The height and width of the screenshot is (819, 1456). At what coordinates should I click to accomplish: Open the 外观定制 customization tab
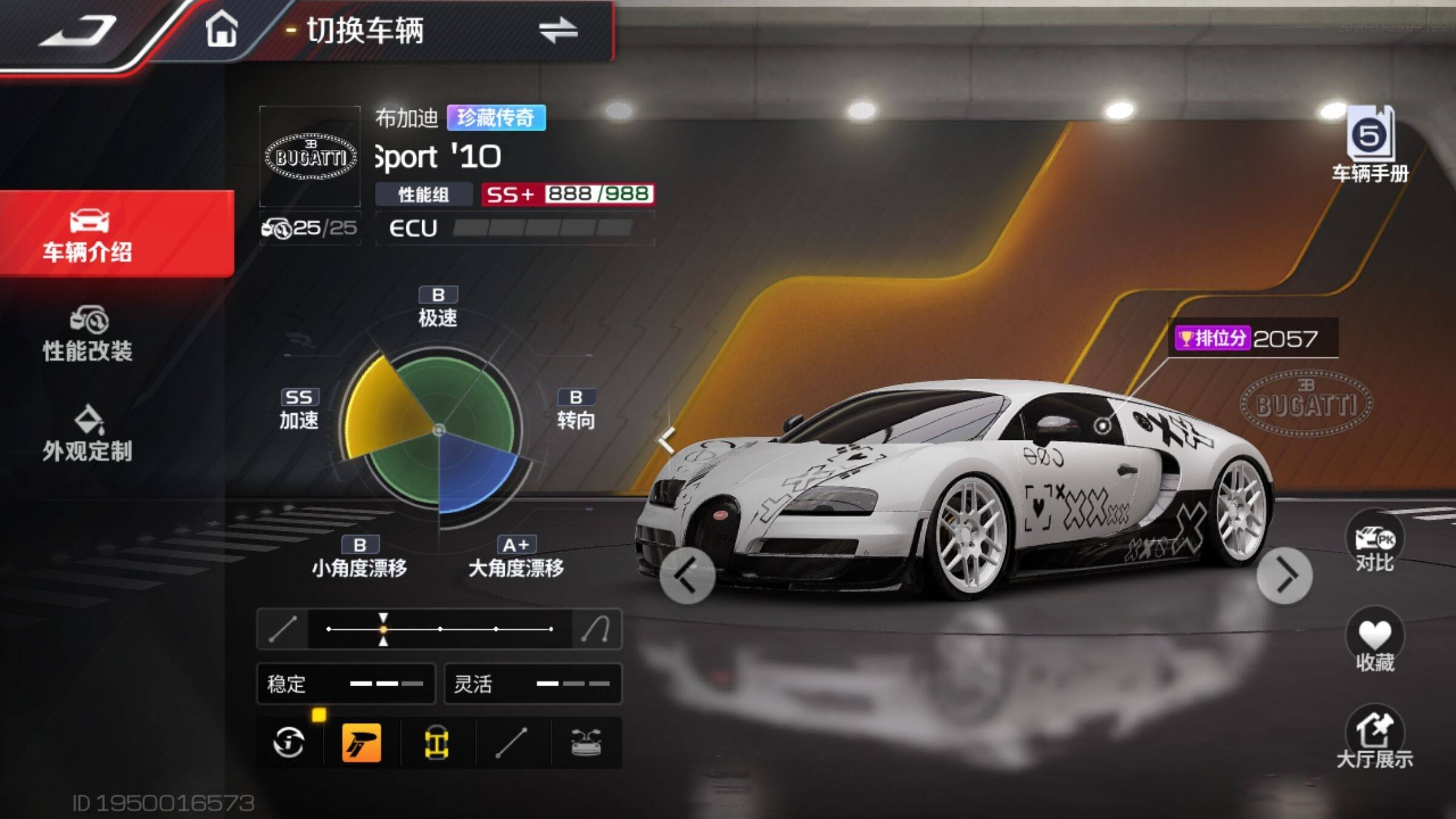click(89, 434)
